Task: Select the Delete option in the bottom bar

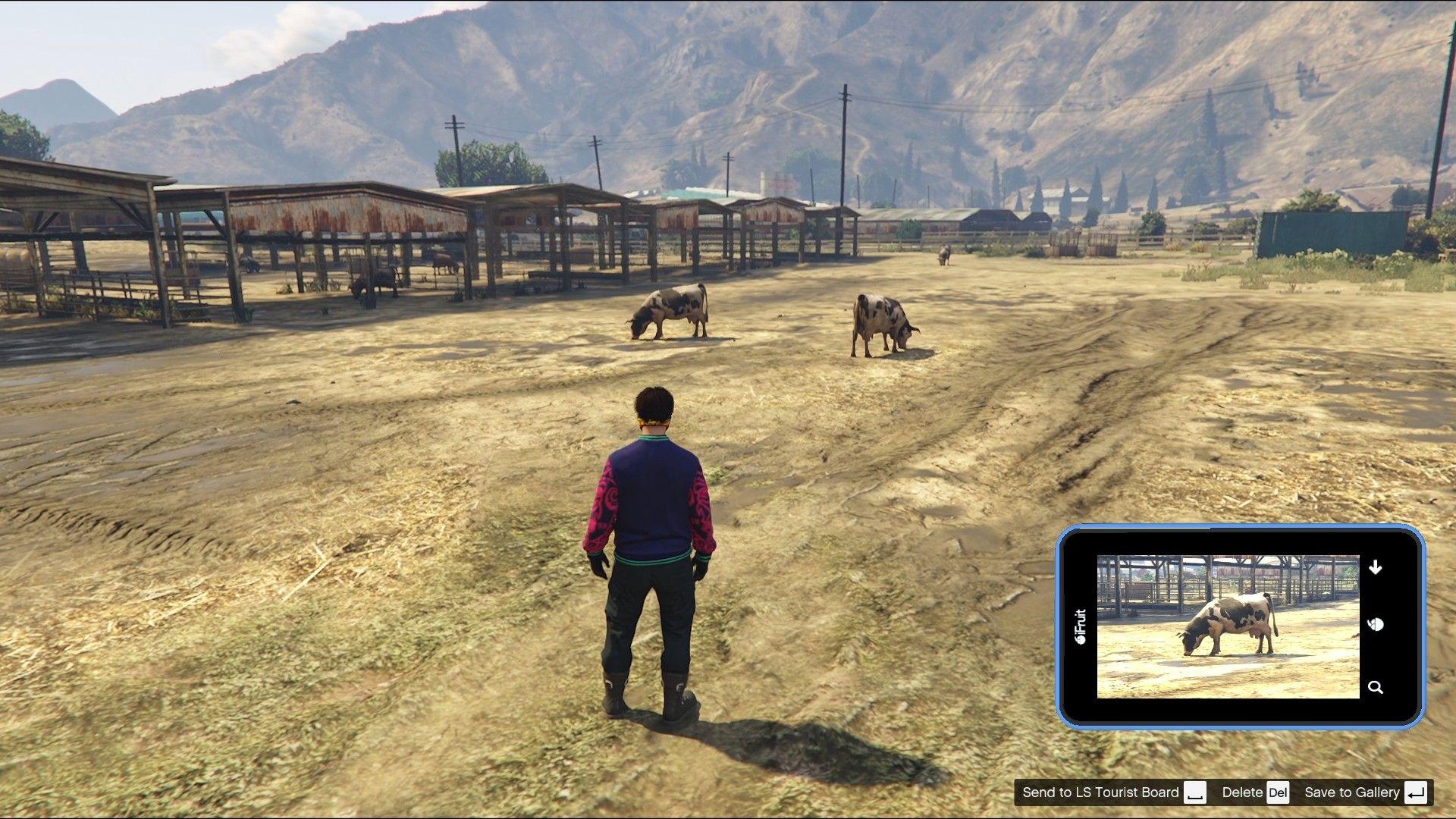Action: coord(1241,792)
